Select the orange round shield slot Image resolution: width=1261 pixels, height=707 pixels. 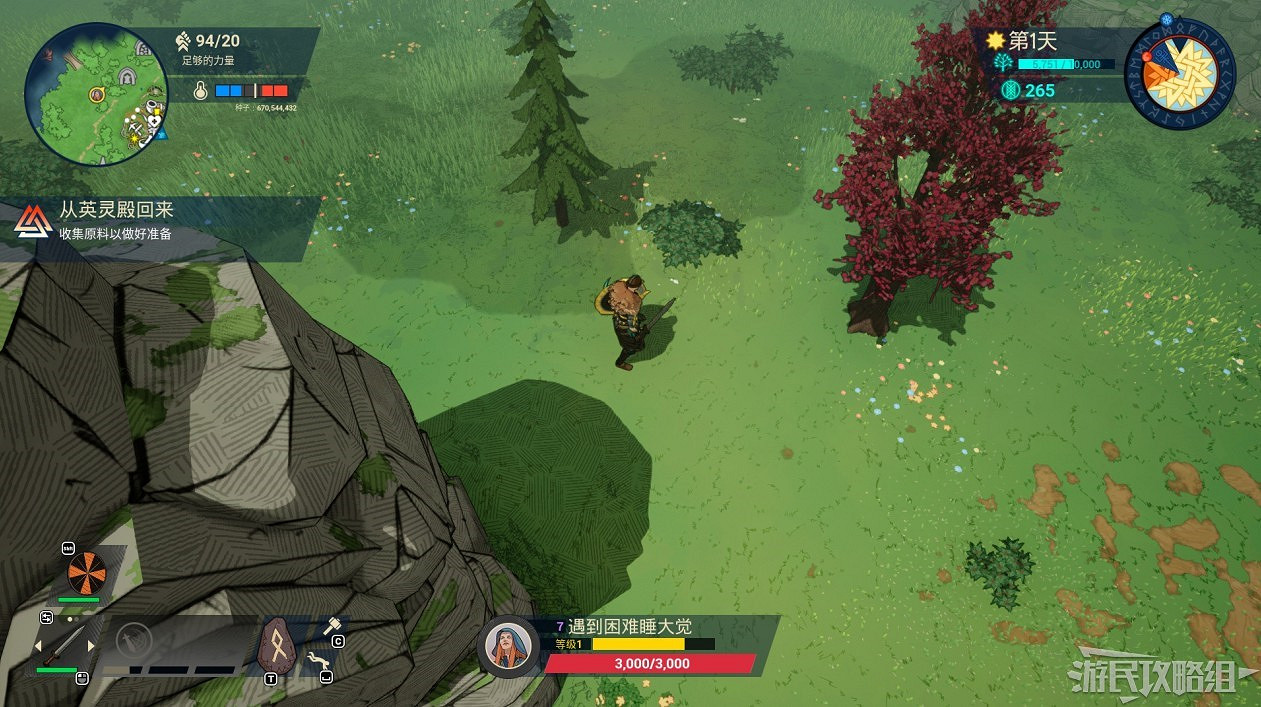pyautogui.click(x=86, y=573)
